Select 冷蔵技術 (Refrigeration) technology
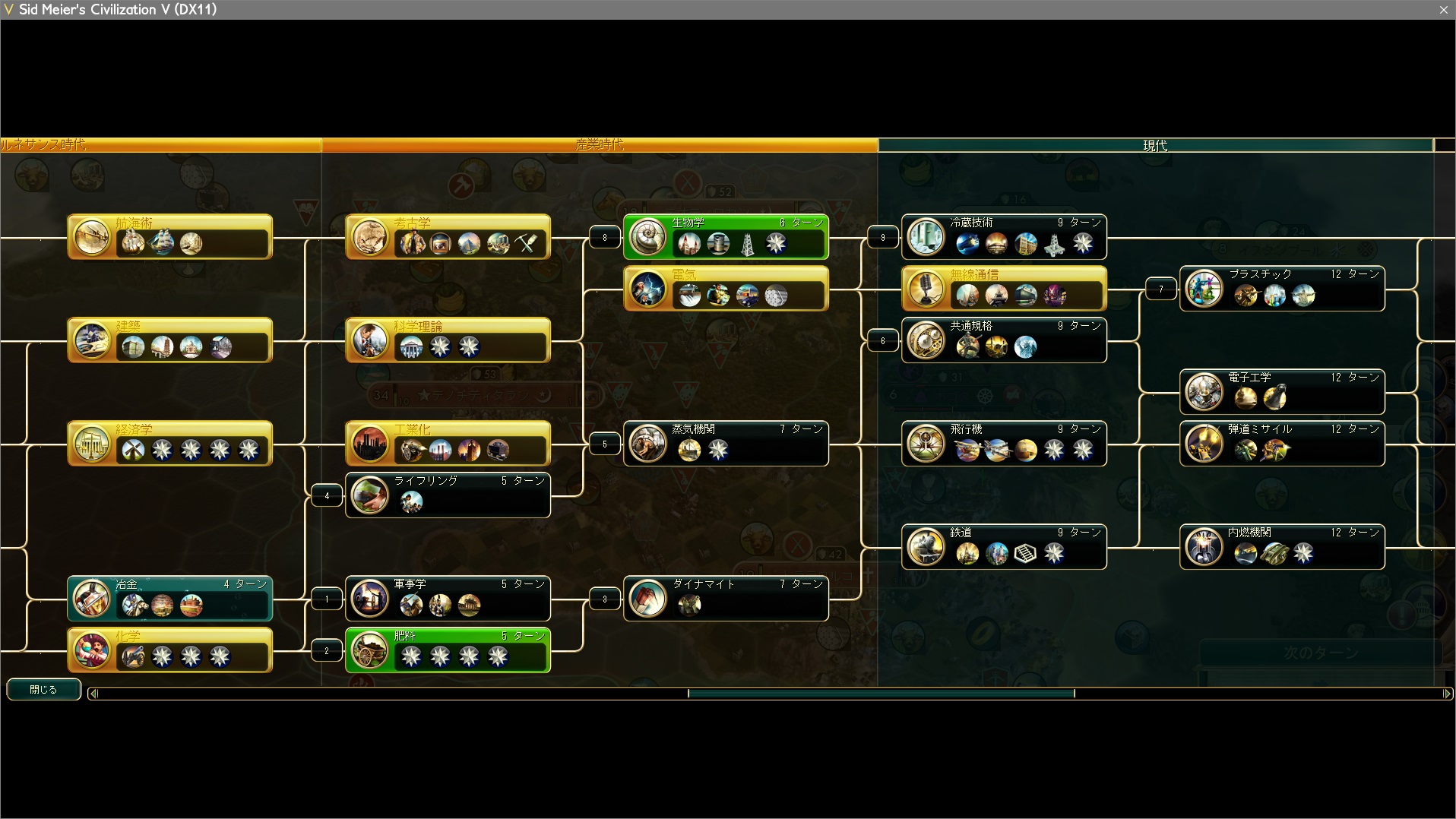 tap(1004, 237)
